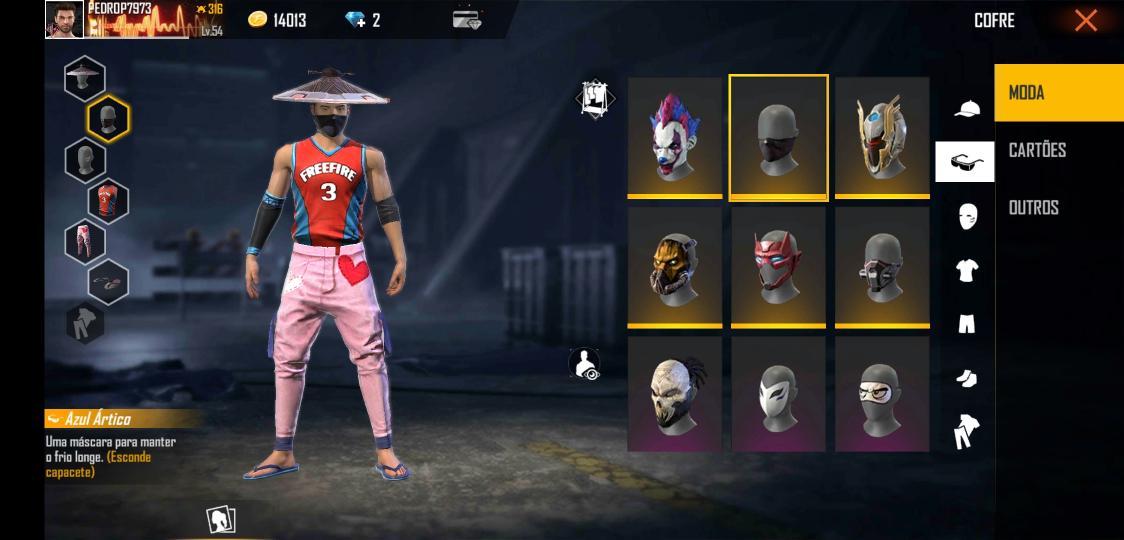The image size is (1124, 540).
Task: Switch to the Moda tab
Action: coord(1058,93)
